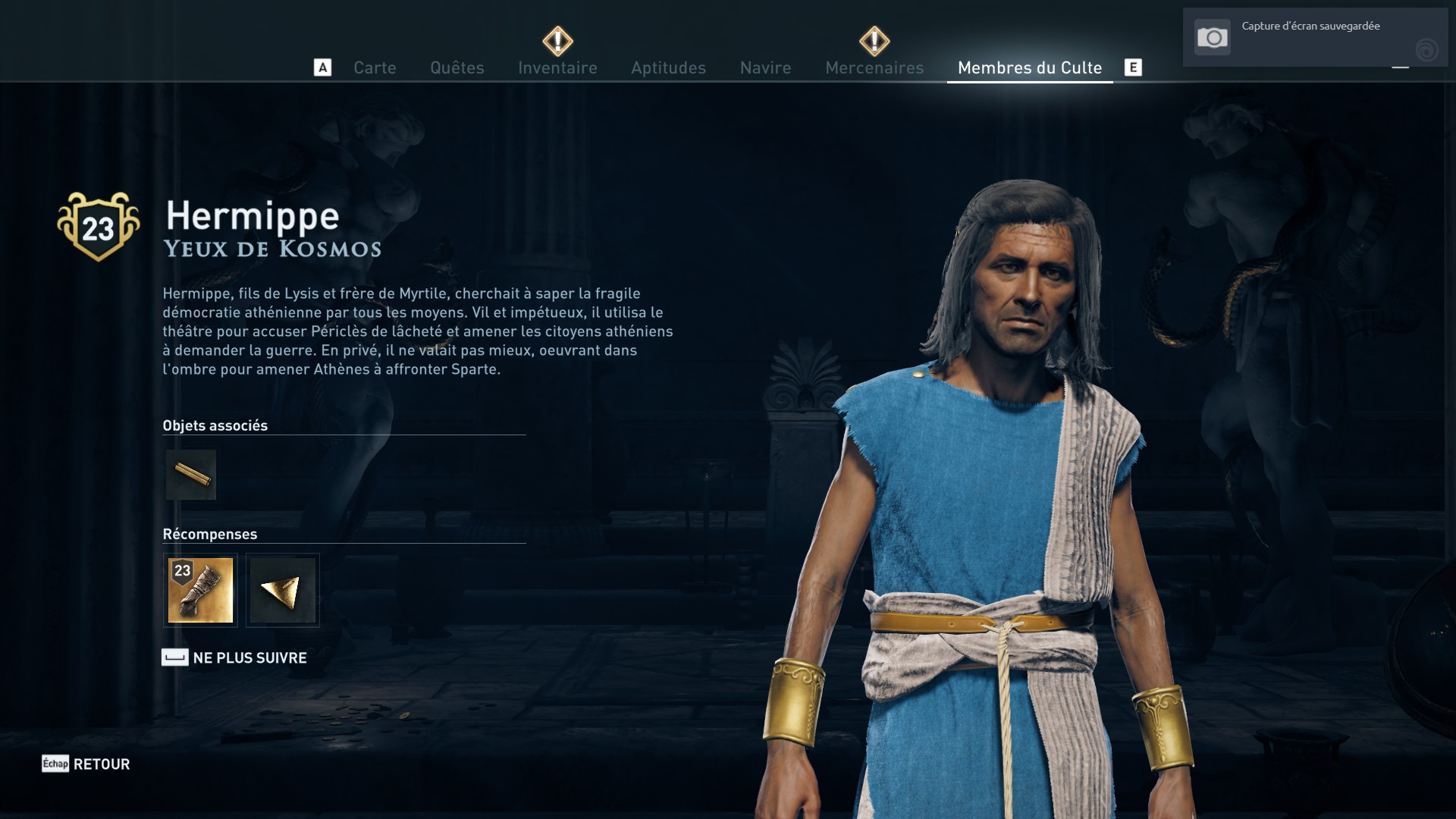
Task: Open the Quêtes tab
Action: click(x=457, y=67)
